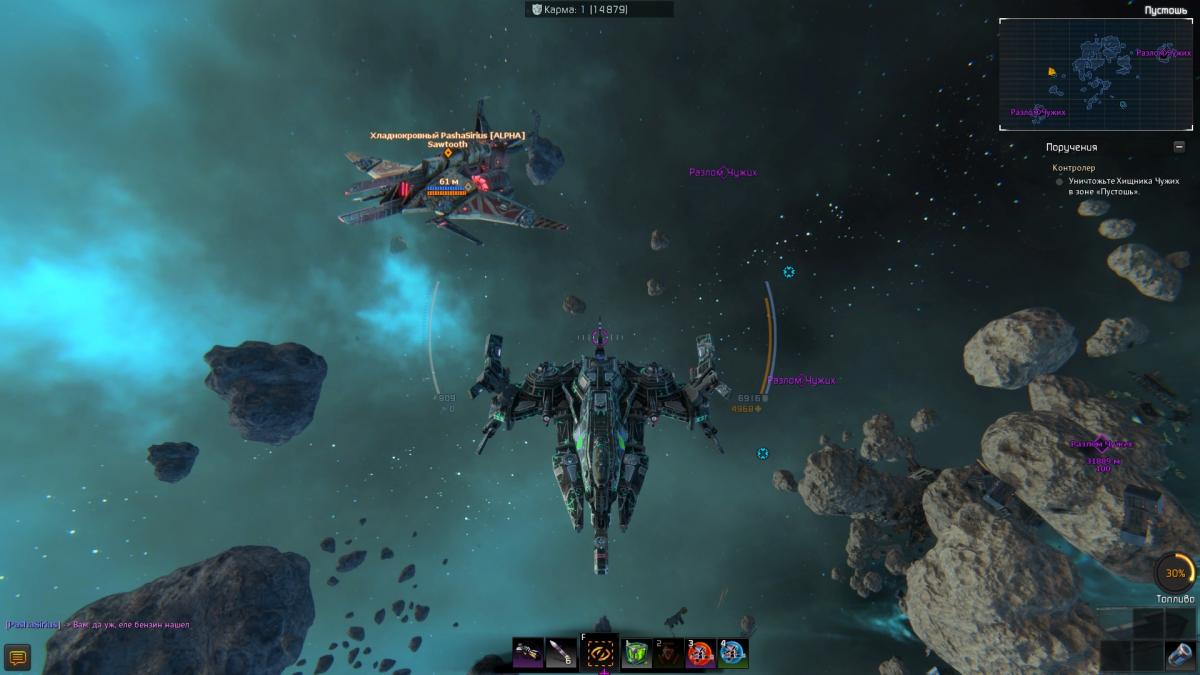Activate the blue circular module in slot 4
Viewport: 1200px width, 675px height.
point(733,653)
